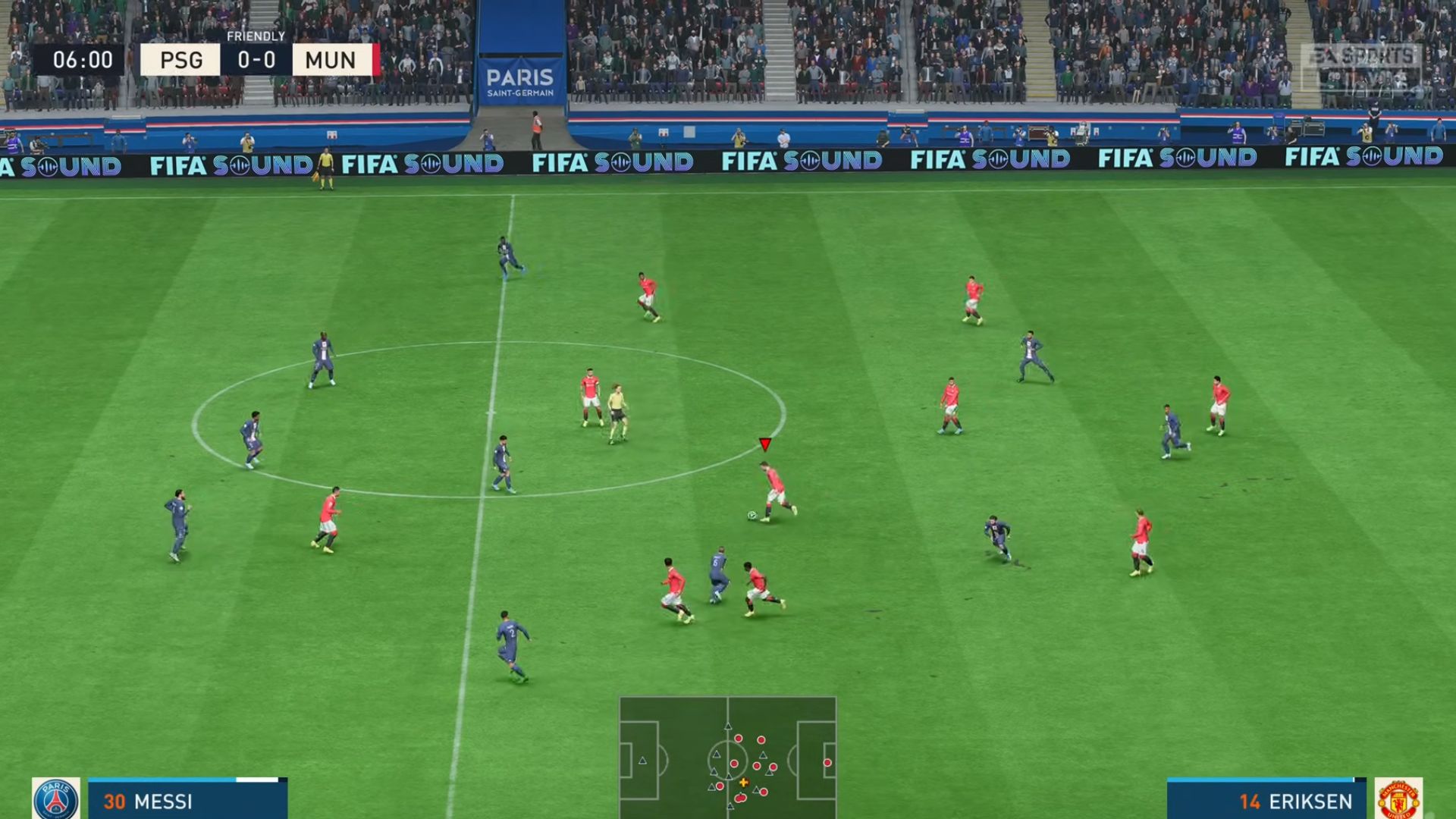Click the Eriksen player name panel
1456x819 pixels.
[1266, 801]
